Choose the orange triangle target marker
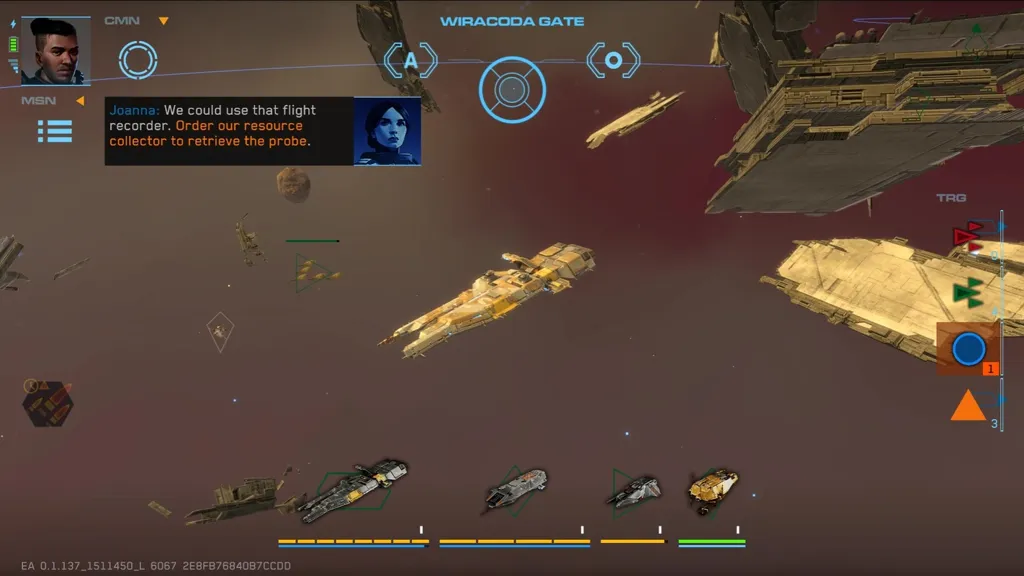The width and height of the screenshot is (1024, 576). pos(968,405)
